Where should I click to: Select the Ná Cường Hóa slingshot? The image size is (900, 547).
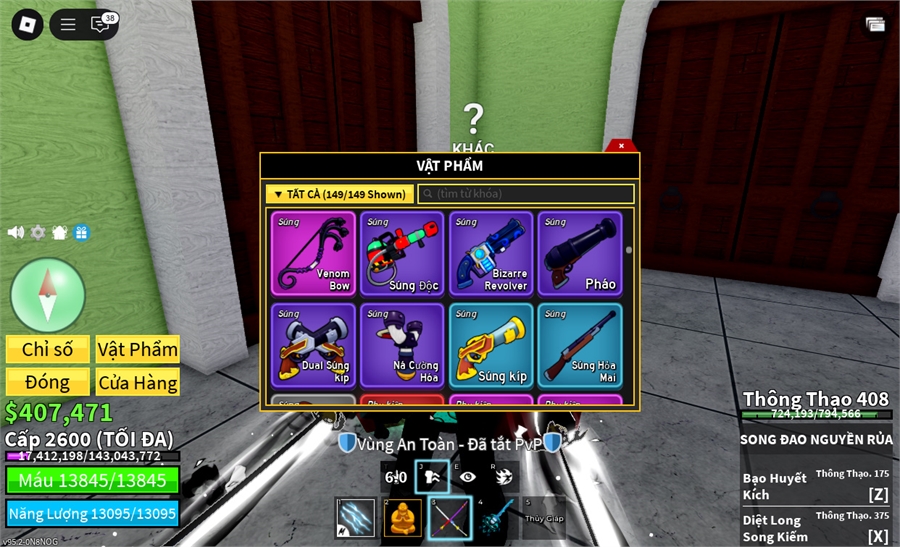[x=403, y=345]
